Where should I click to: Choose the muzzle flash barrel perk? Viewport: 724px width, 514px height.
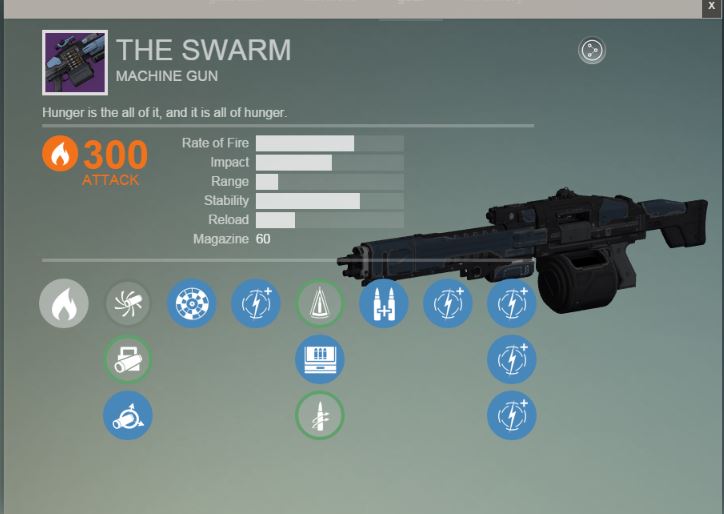point(128,303)
